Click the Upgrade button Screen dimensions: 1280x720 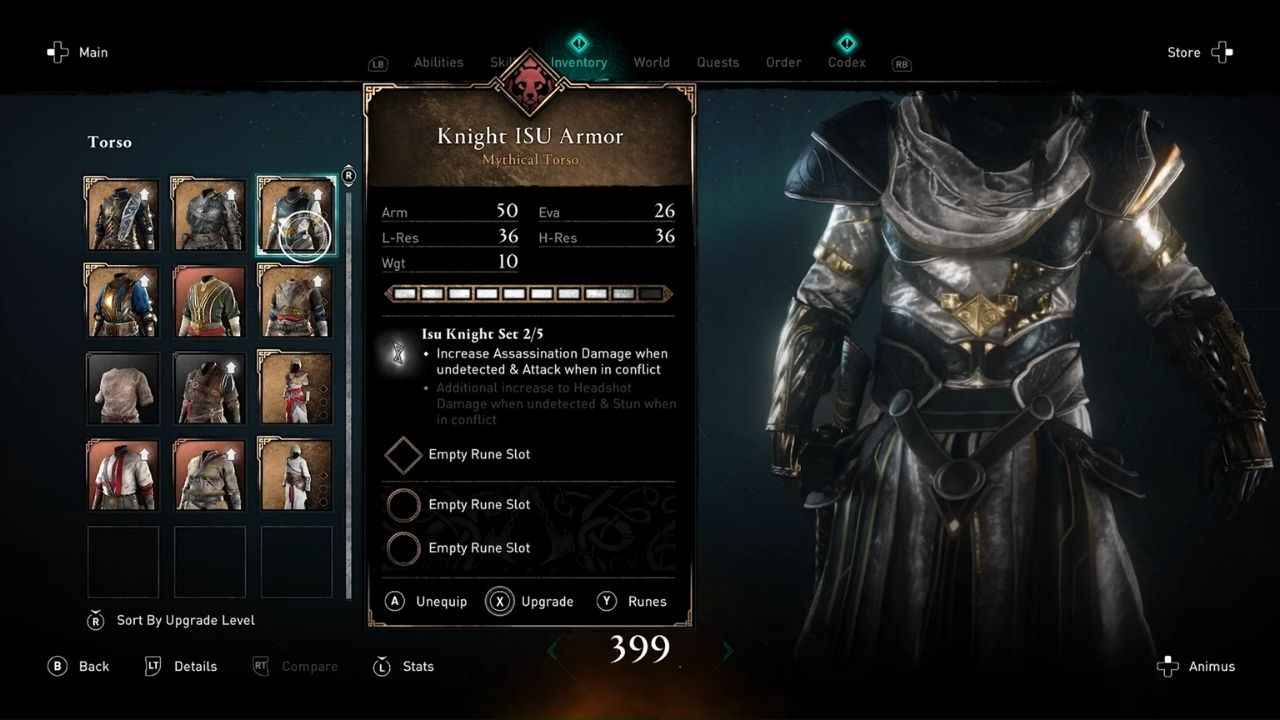tap(531, 601)
